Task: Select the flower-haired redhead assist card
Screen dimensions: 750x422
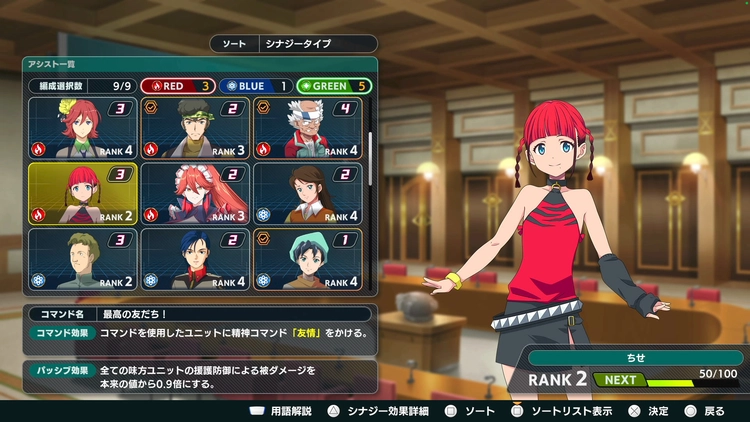Action: (83, 129)
